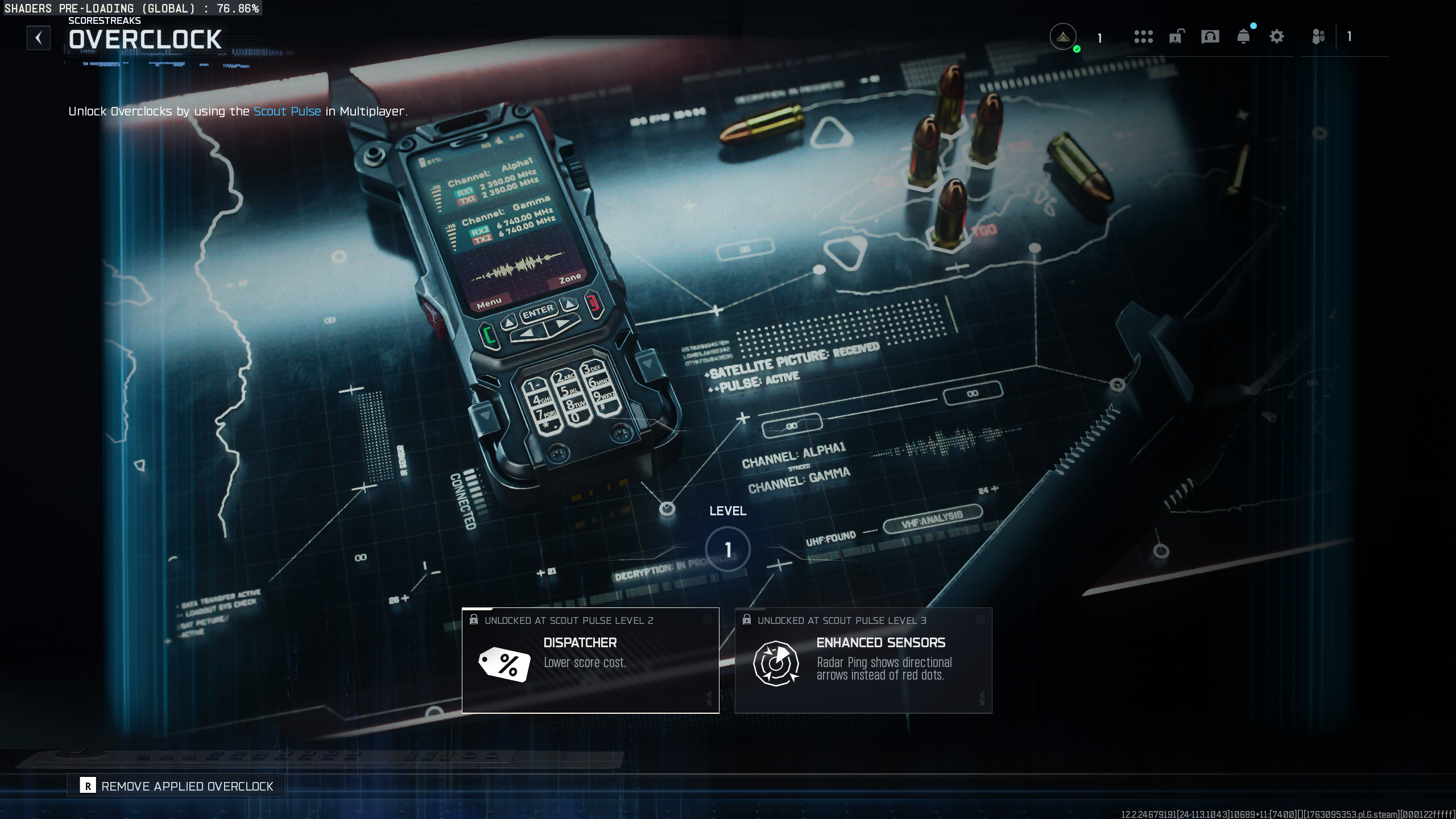This screenshot has width=1456, height=819.
Task: Open the social channel with friends counter
Action: click(1319, 36)
